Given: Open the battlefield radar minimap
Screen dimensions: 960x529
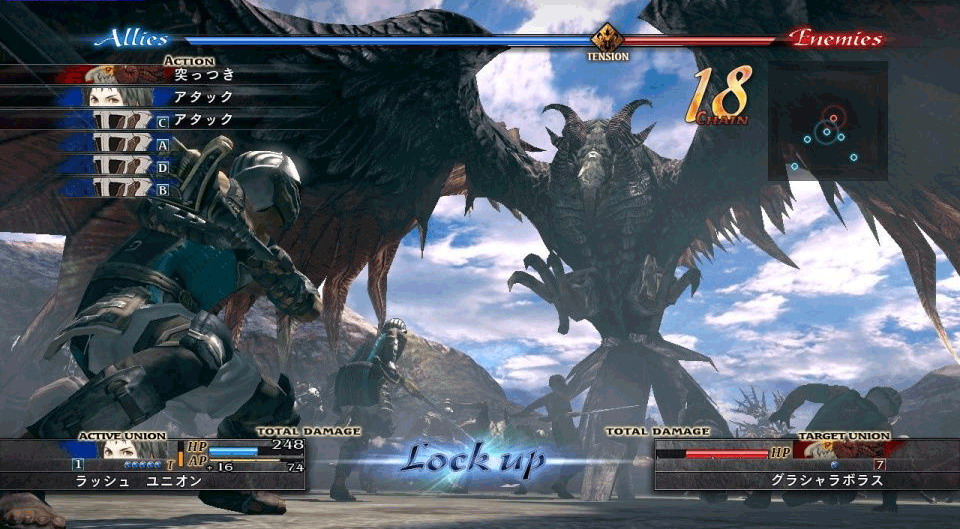Looking at the screenshot, I should click(827, 121).
